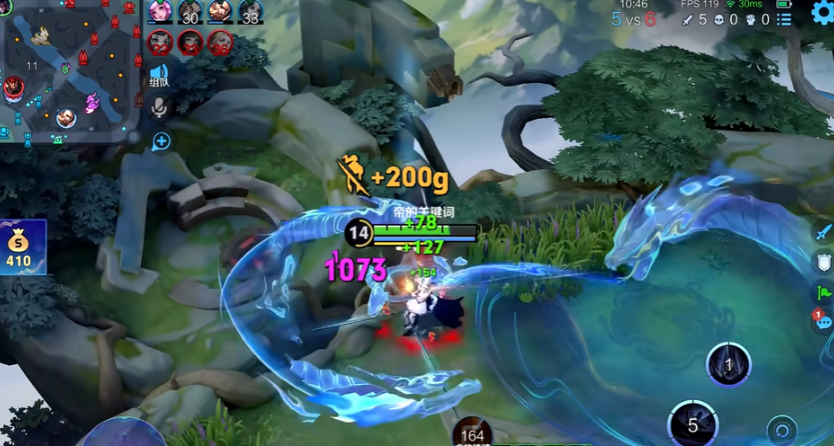
Task: Select the pink-haired teammate portrait
Action: (160, 12)
